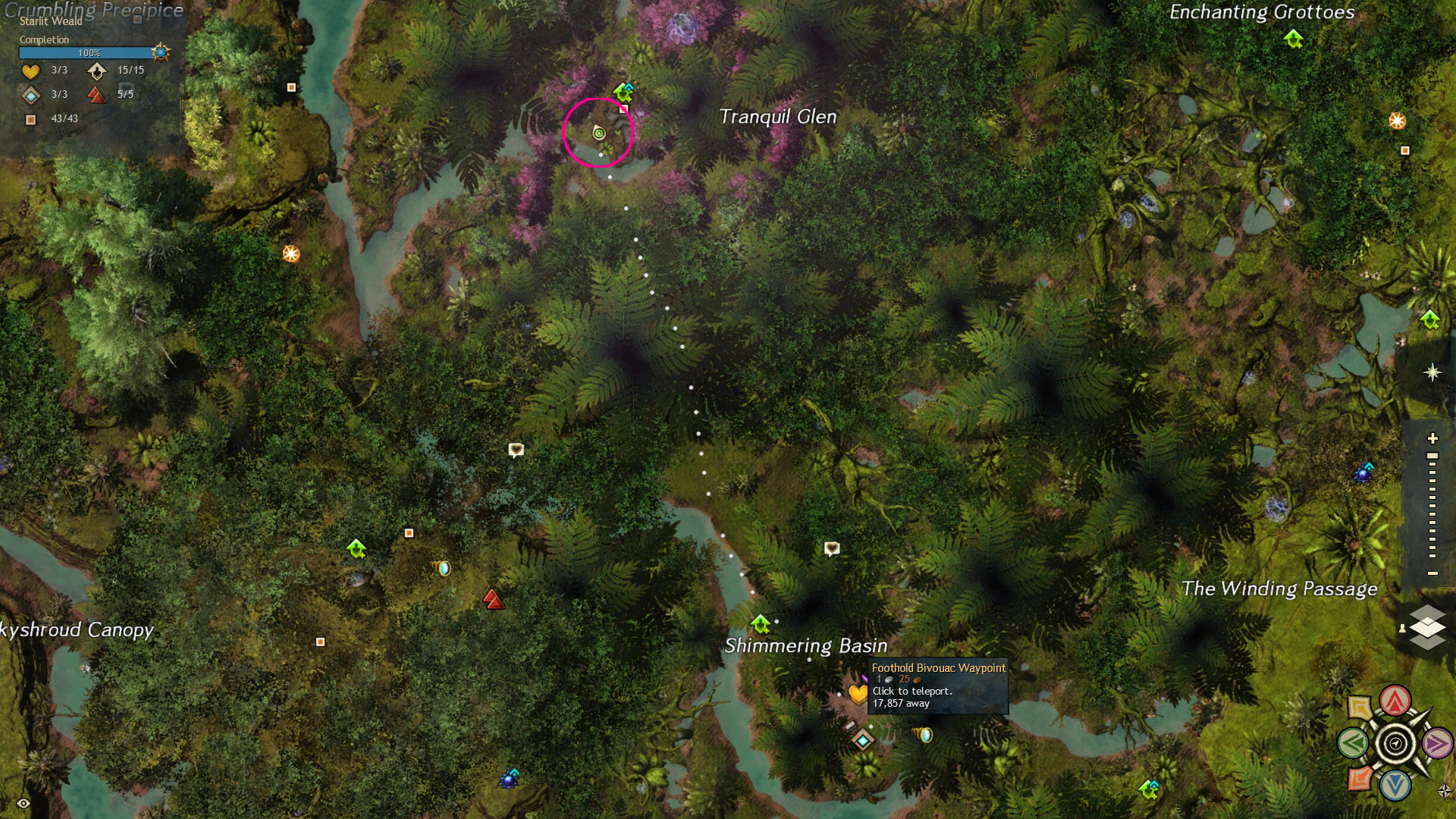This screenshot has width=1456, height=819.
Task: Click the white star marker on map
Action: (x=1432, y=372)
